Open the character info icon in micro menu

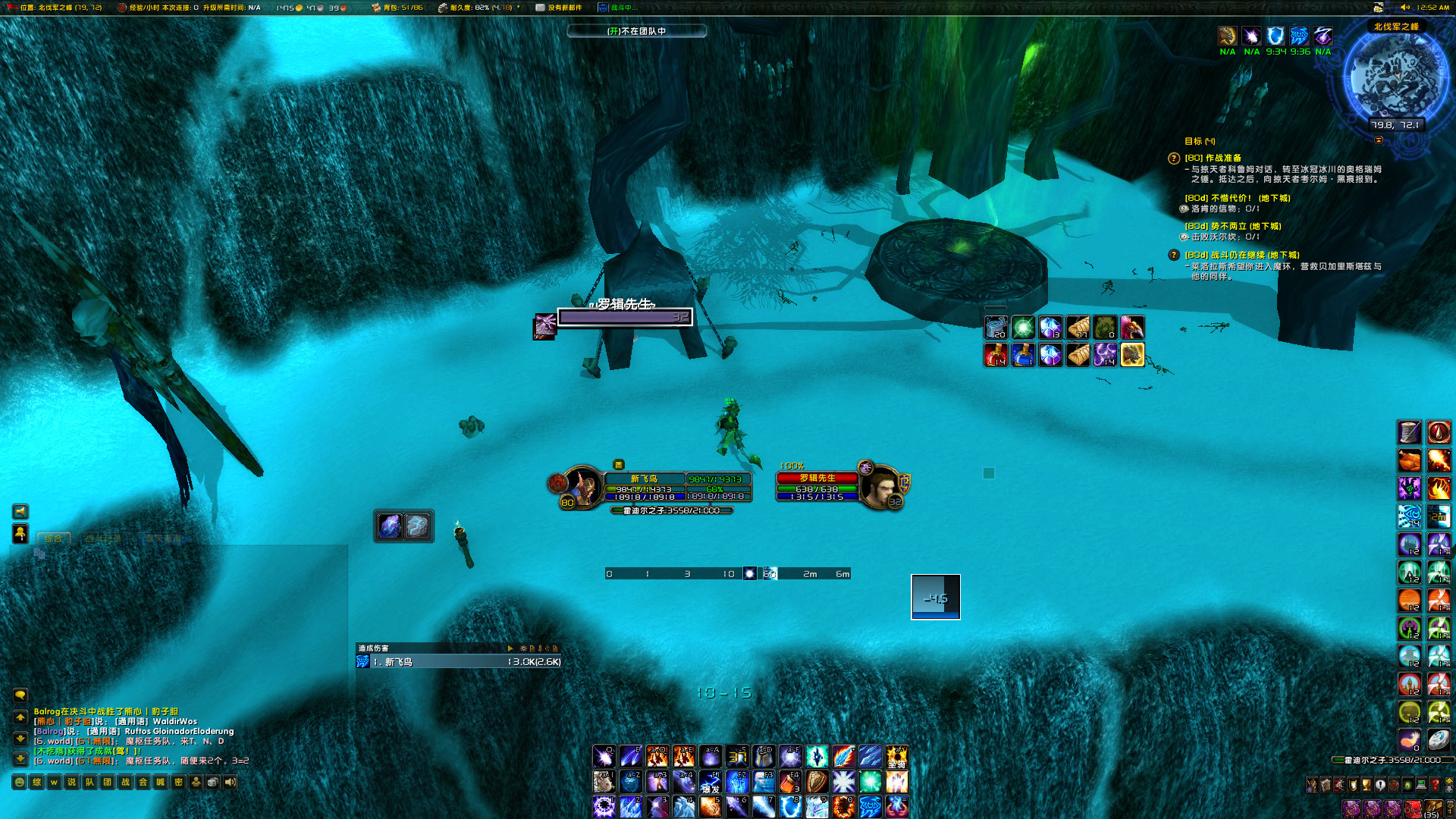pos(1311,786)
